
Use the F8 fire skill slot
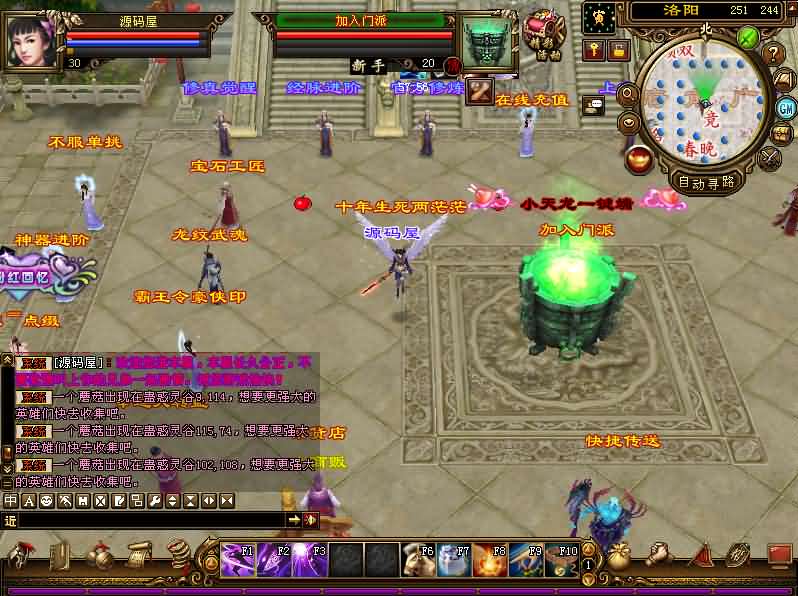(490, 559)
